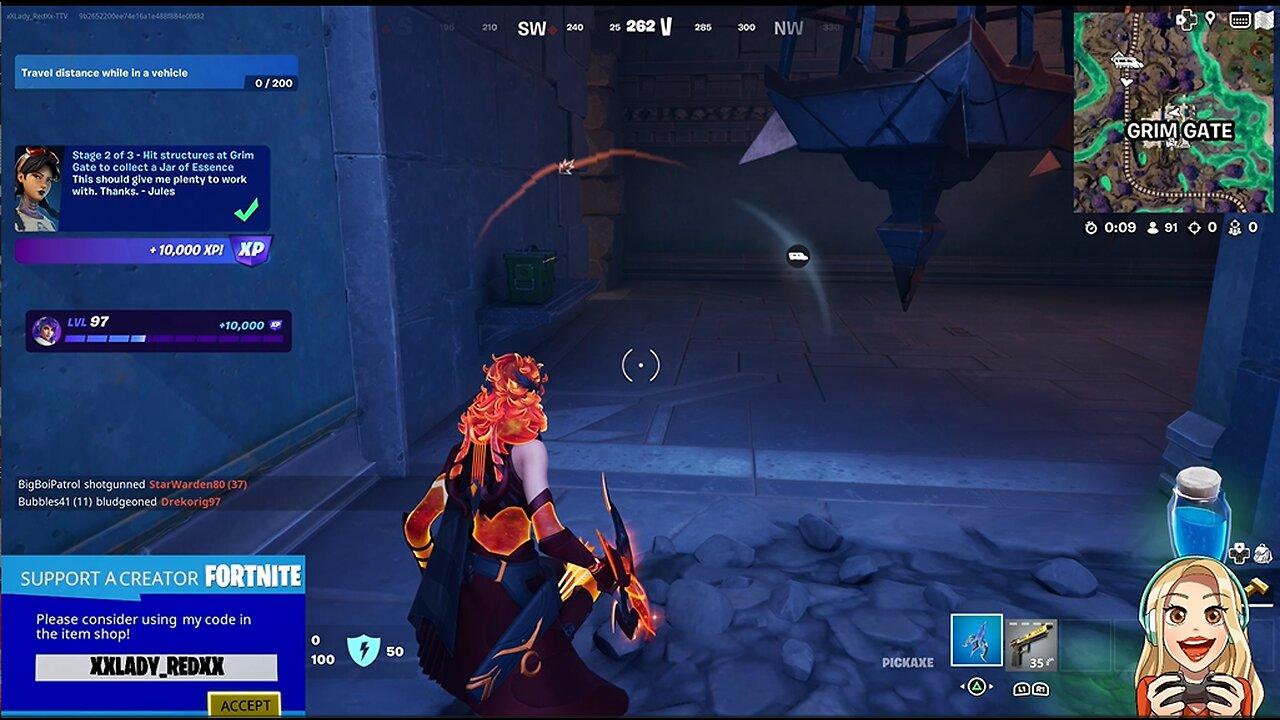Image resolution: width=1280 pixels, height=720 pixels.
Task: Click the map icon above the minimap
Action: tap(1263, 21)
